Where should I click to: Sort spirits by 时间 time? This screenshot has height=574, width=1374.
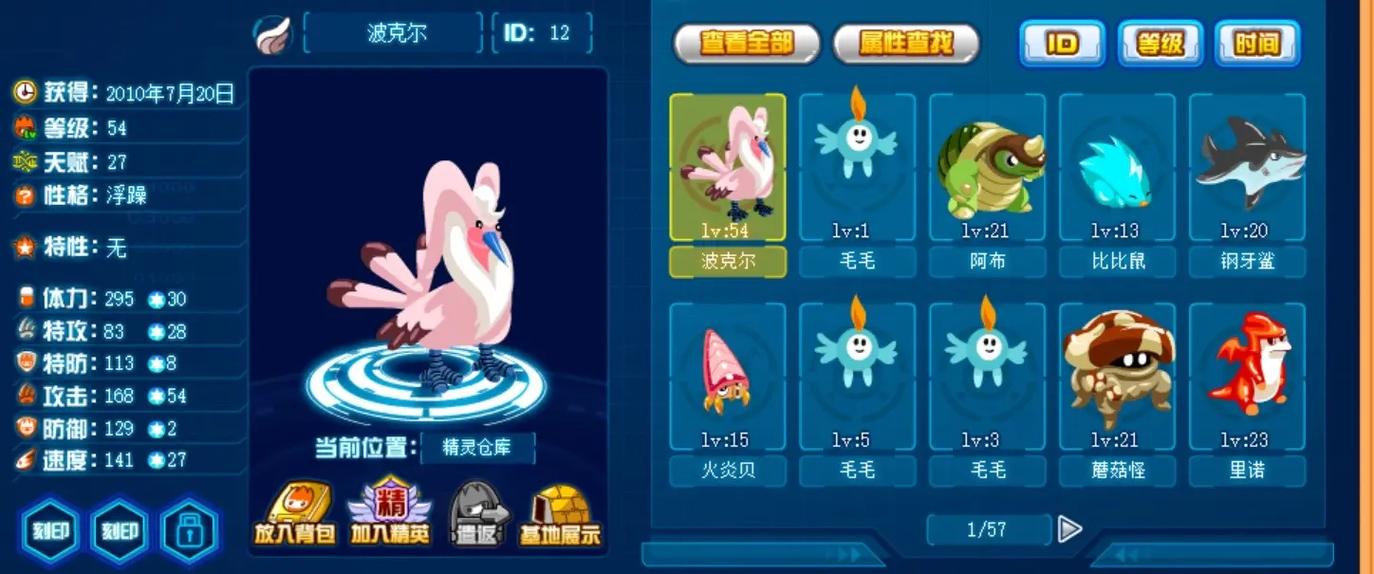pyautogui.click(x=1257, y=43)
